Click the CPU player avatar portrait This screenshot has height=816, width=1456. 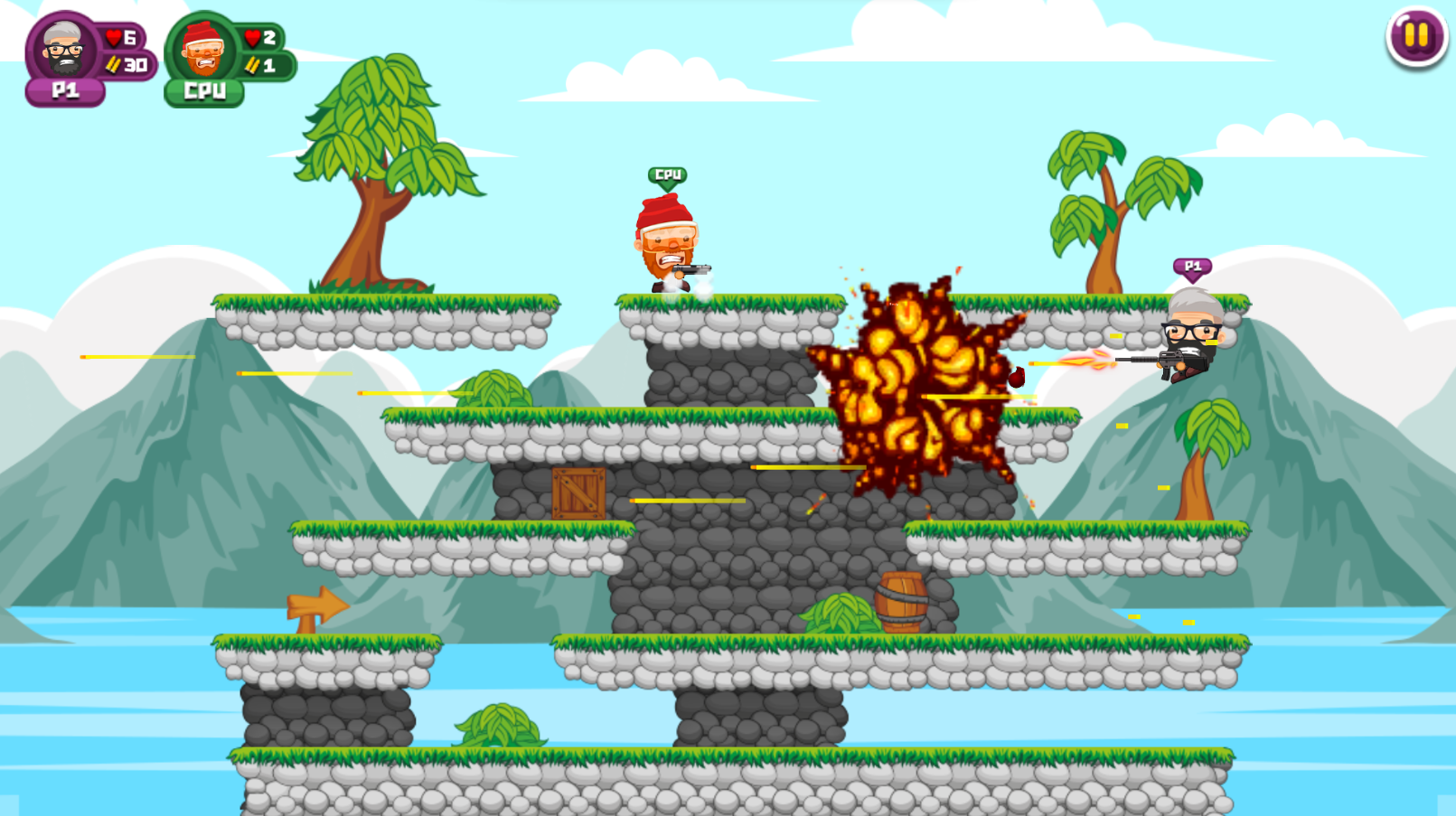point(201,50)
